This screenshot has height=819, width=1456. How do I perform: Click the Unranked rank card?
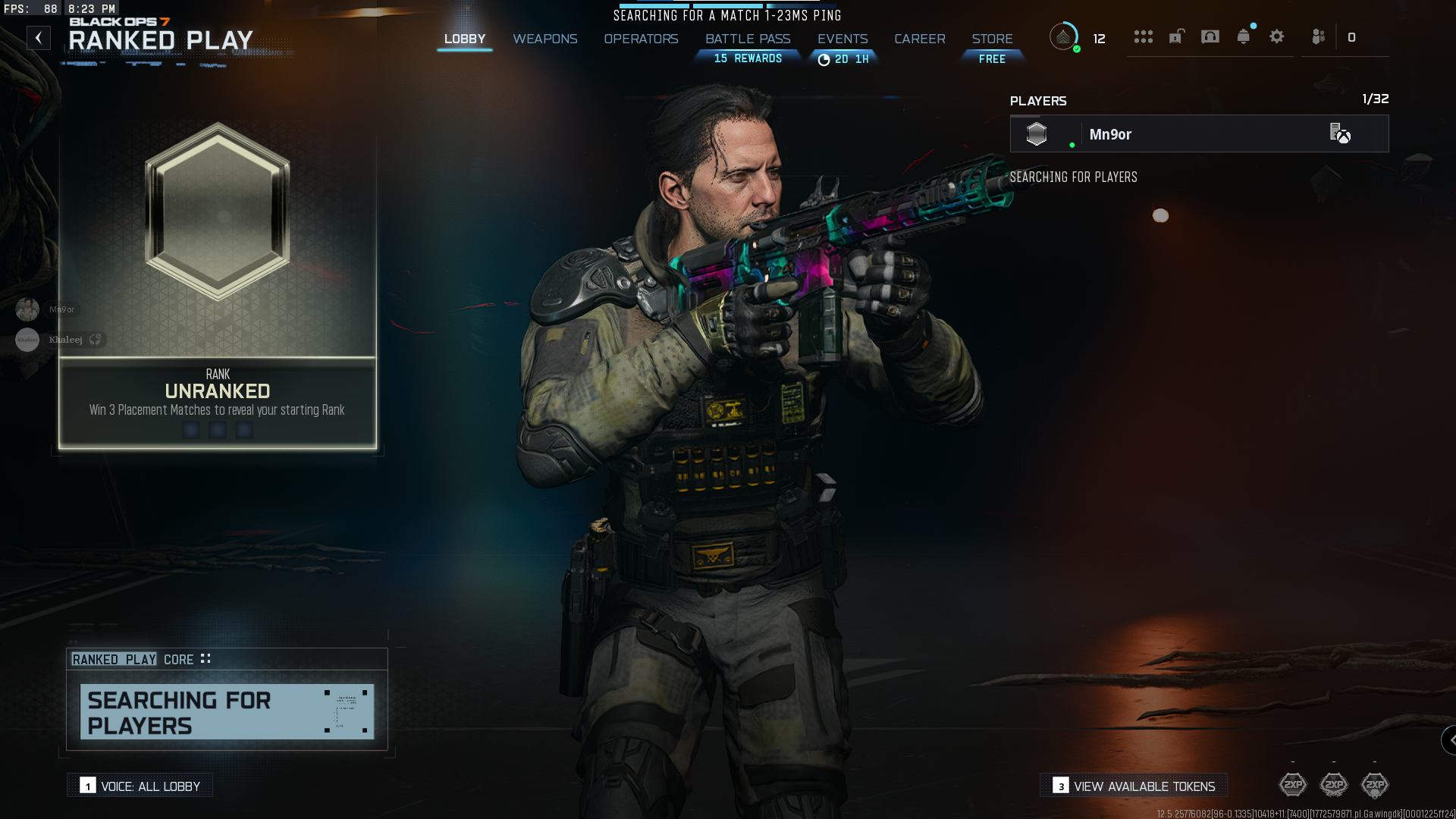218,284
